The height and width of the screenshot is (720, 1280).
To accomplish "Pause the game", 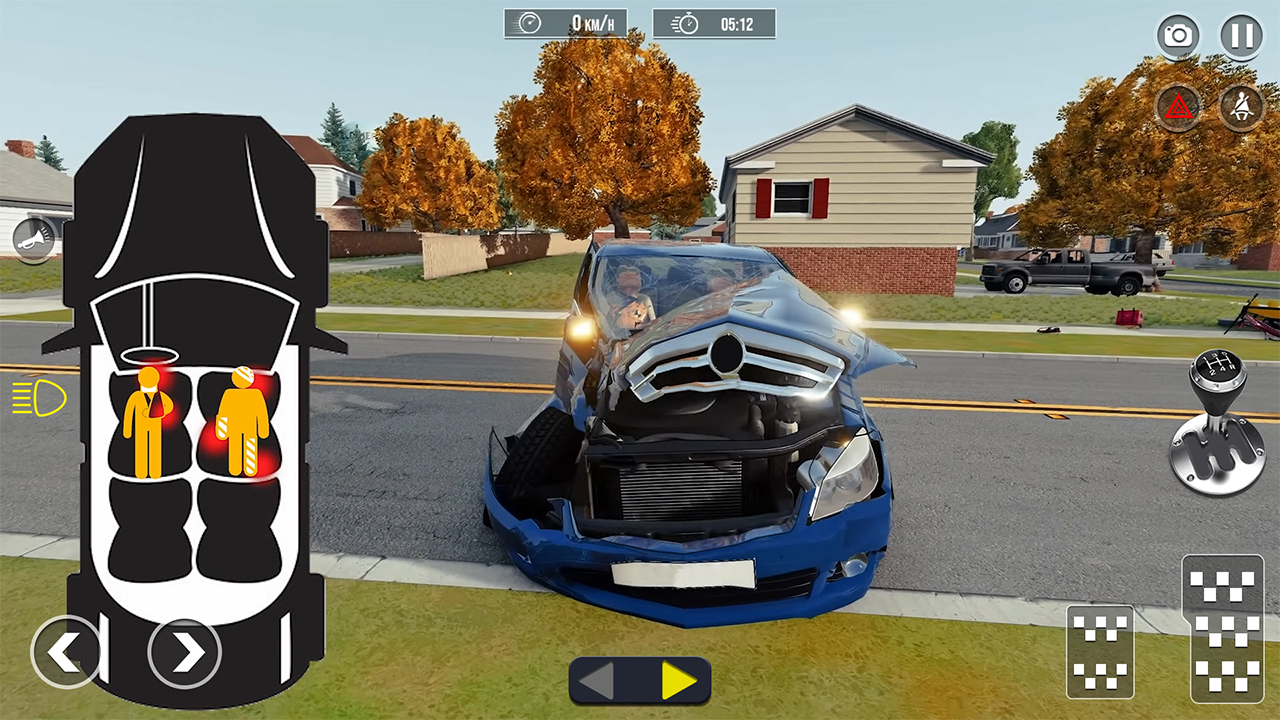I will click(1241, 35).
